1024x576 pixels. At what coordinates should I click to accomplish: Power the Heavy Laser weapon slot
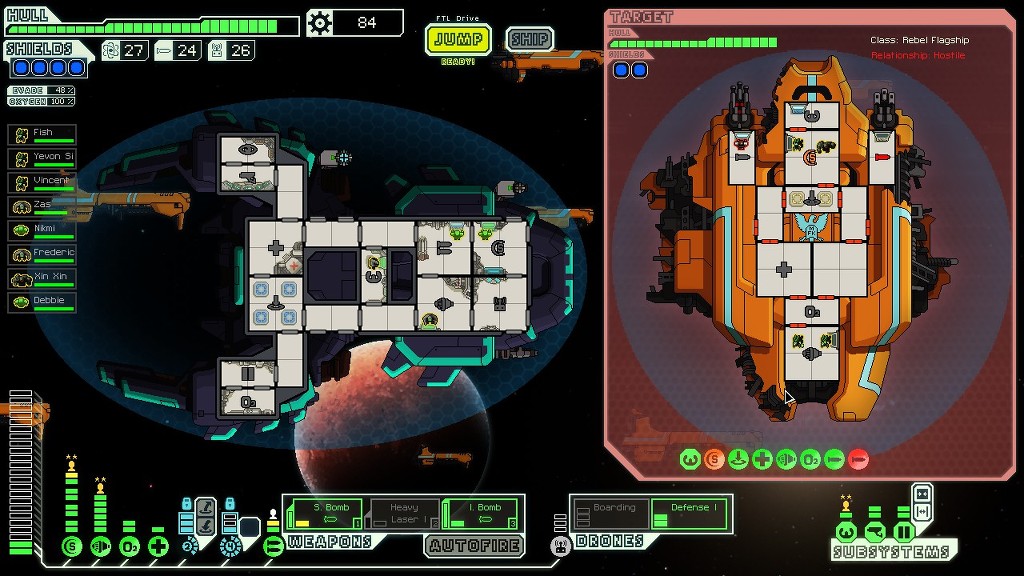pyautogui.click(x=404, y=514)
